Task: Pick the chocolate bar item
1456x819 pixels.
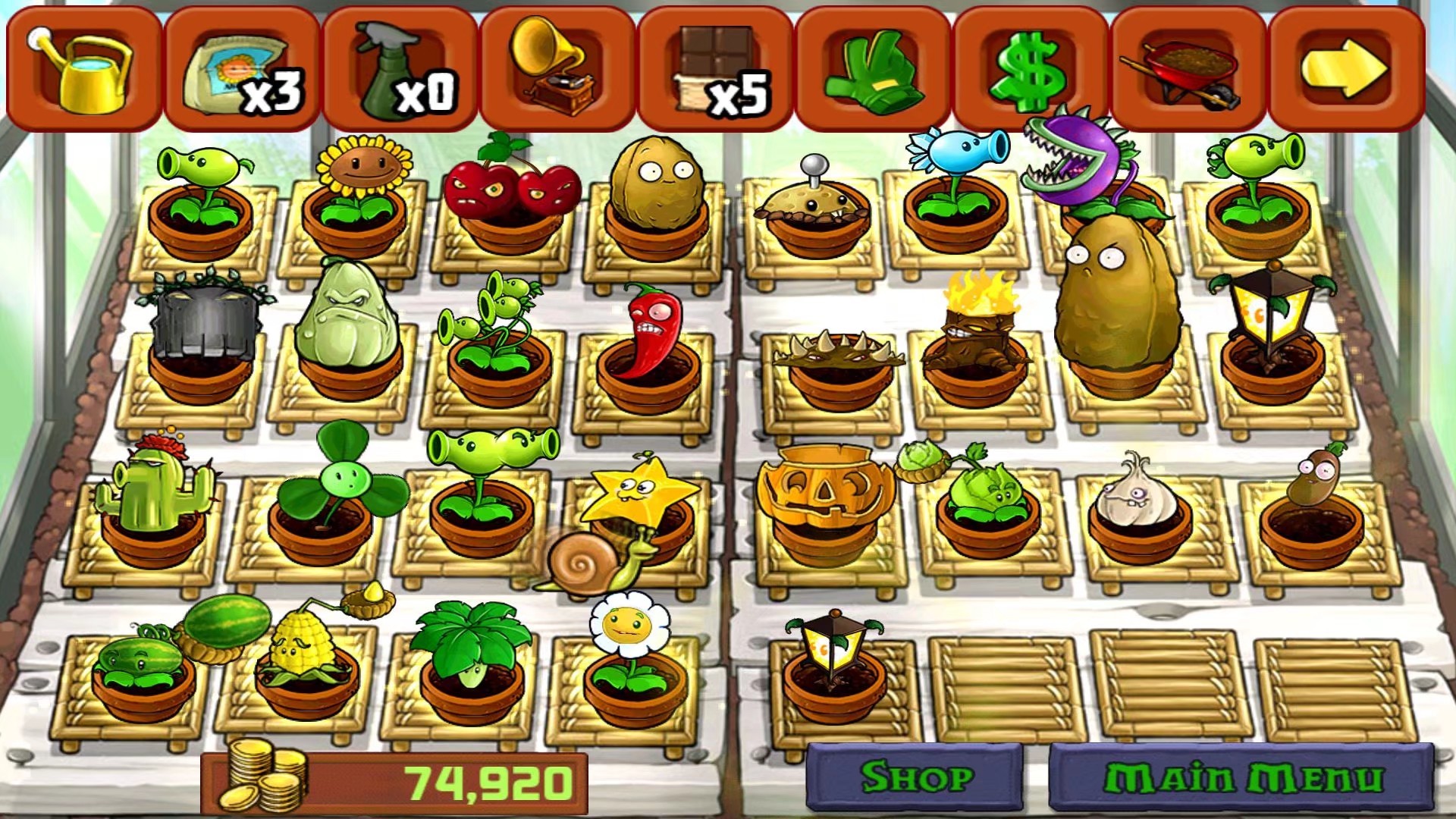Action: (716, 68)
